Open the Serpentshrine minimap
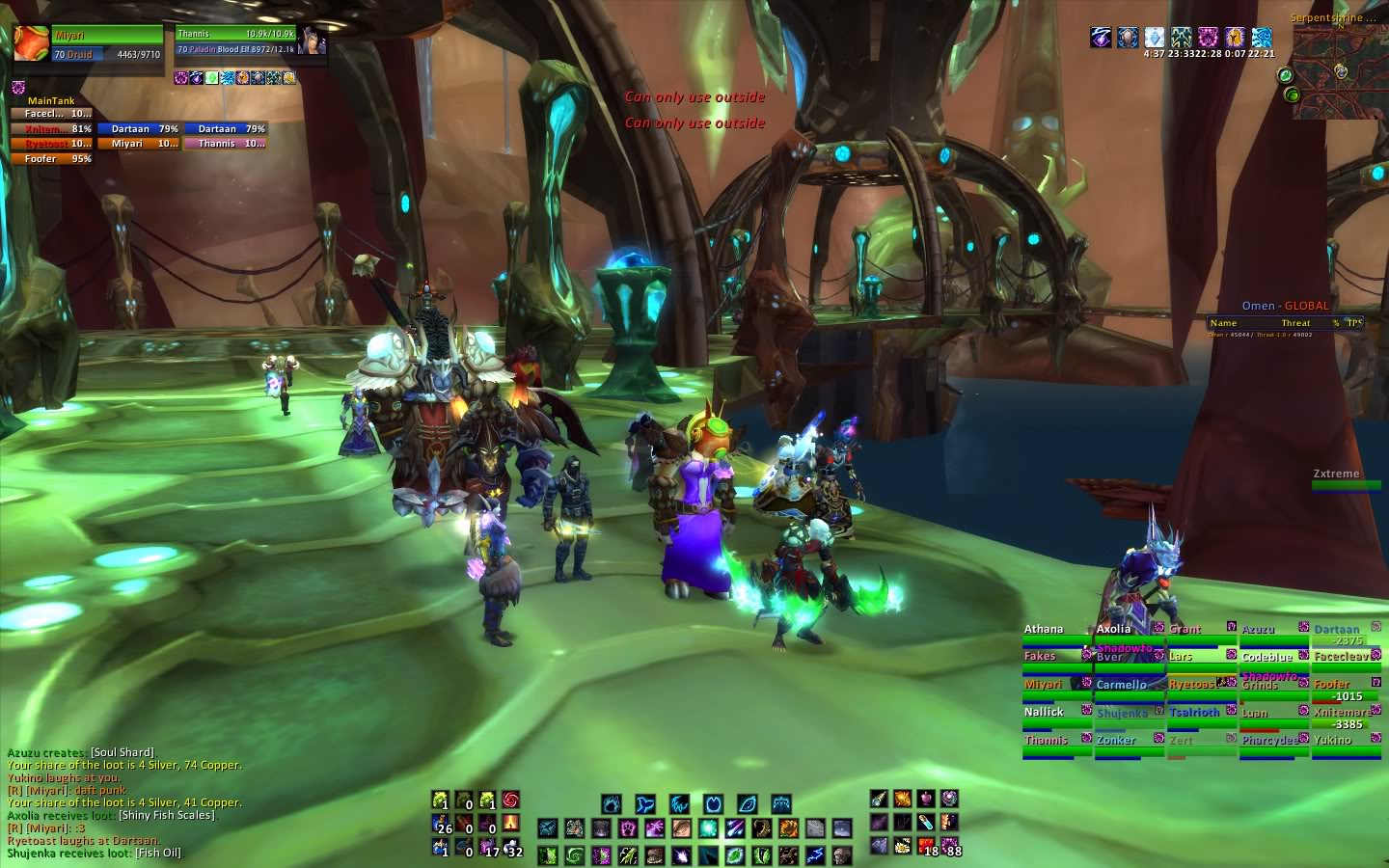Viewport: 1389px width, 868px height. (1338, 70)
